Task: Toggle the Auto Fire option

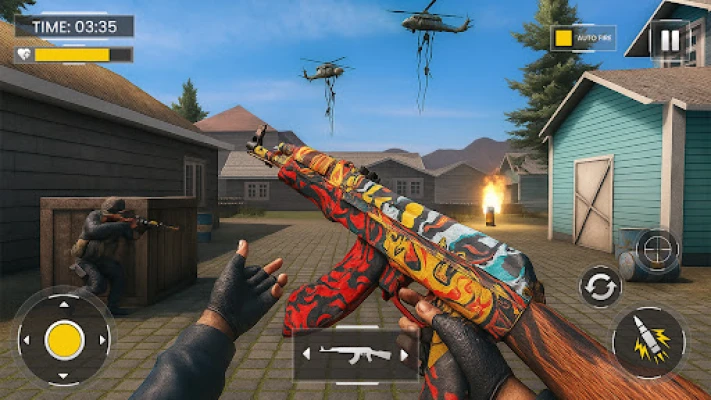Action: [x=563, y=38]
